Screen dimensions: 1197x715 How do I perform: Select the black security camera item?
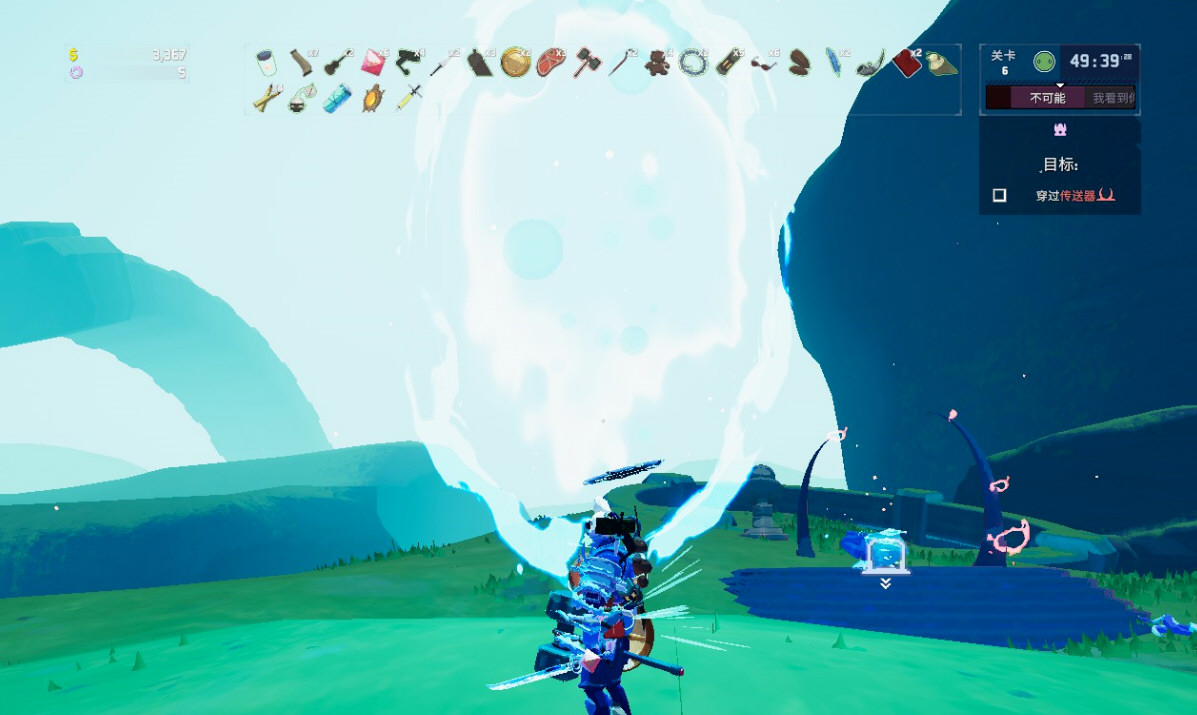point(408,60)
